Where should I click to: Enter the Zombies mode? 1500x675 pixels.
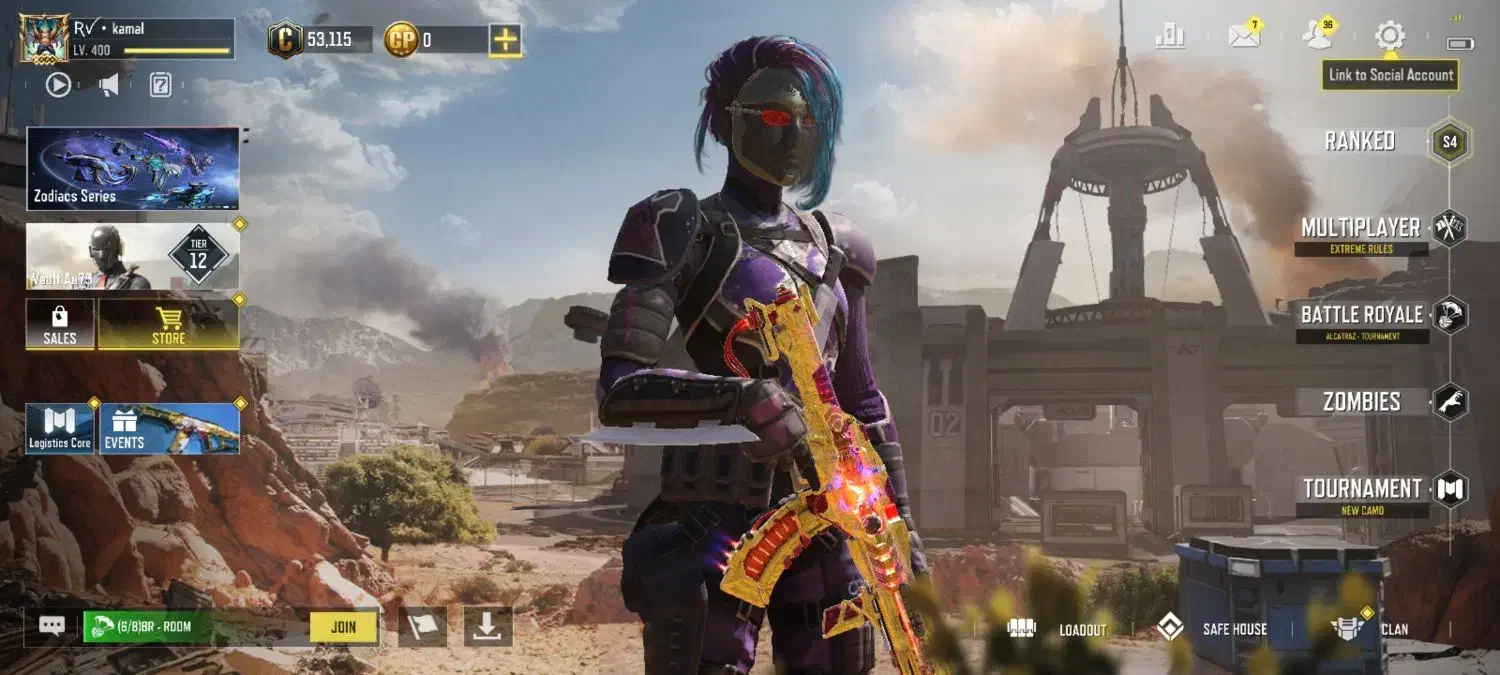point(1361,402)
